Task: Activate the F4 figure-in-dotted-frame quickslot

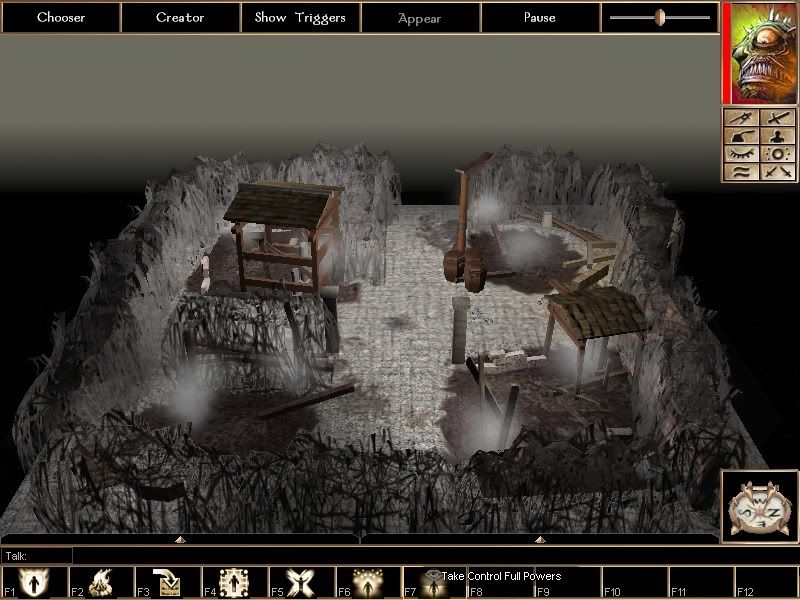Action: click(234, 582)
